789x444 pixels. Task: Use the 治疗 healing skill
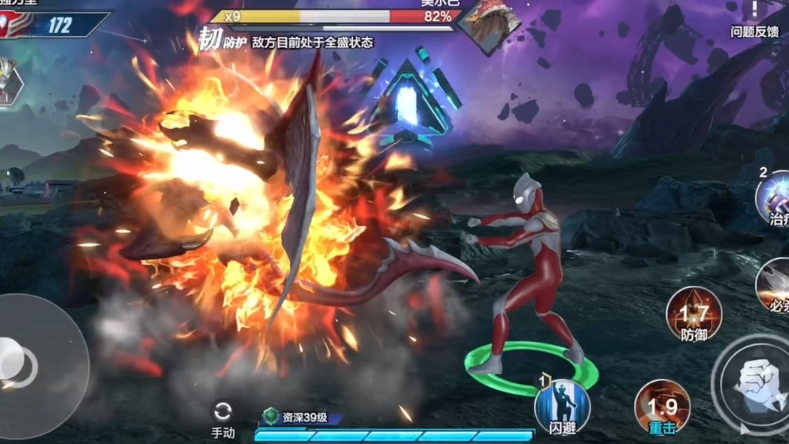774,197
